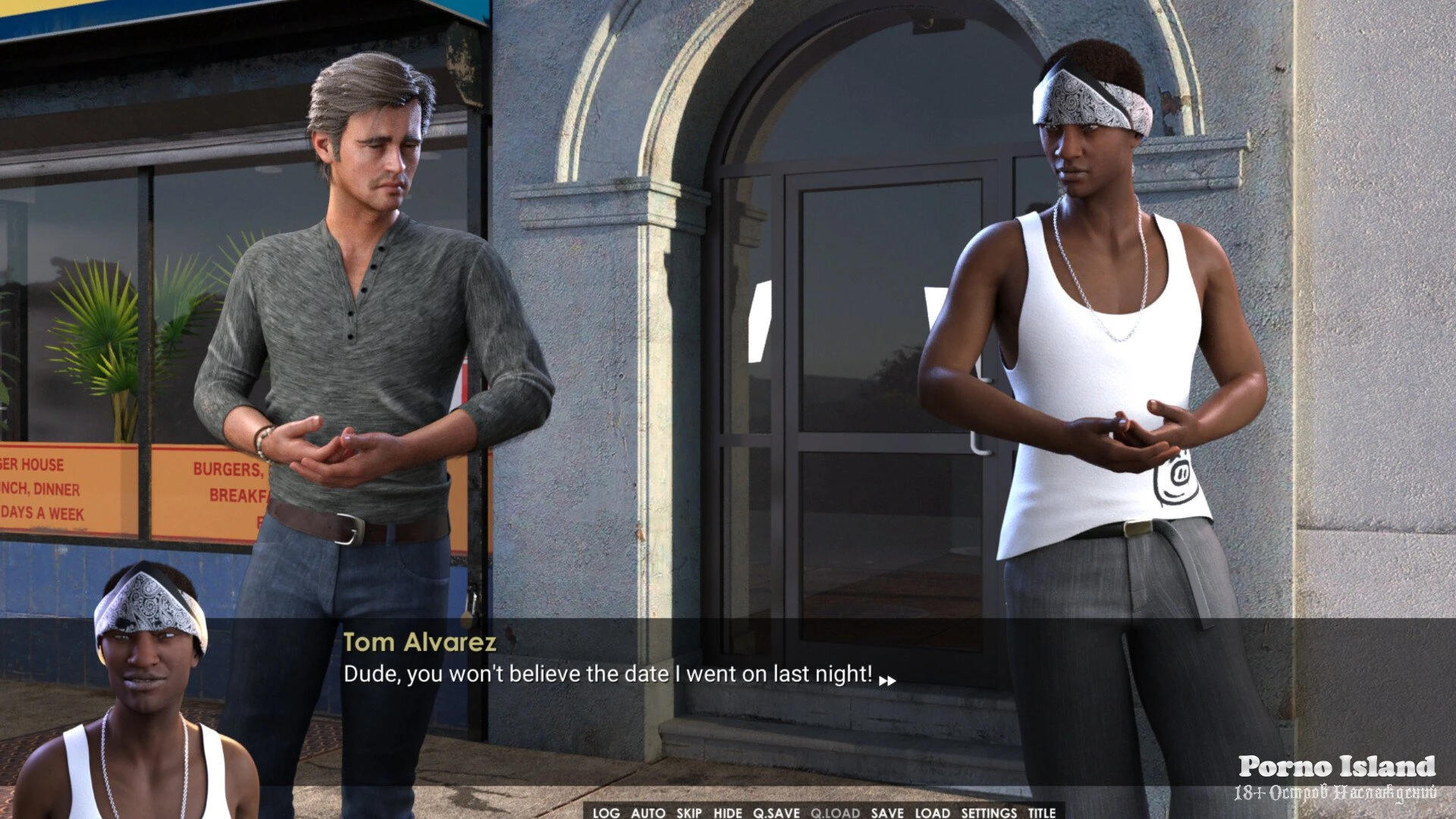The height and width of the screenshot is (819, 1456).
Task: Toggle AUTO text advance
Action: [x=648, y=812]
